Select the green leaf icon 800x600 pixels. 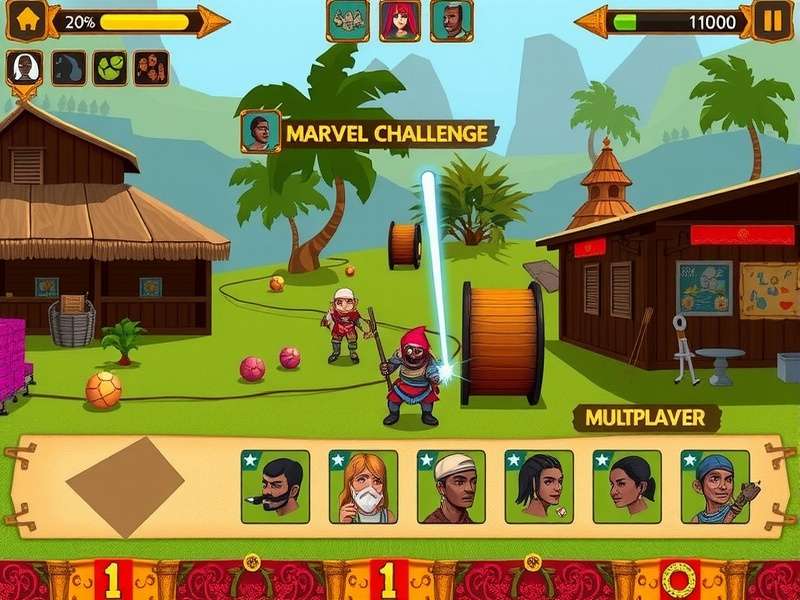tap(110, 68)
